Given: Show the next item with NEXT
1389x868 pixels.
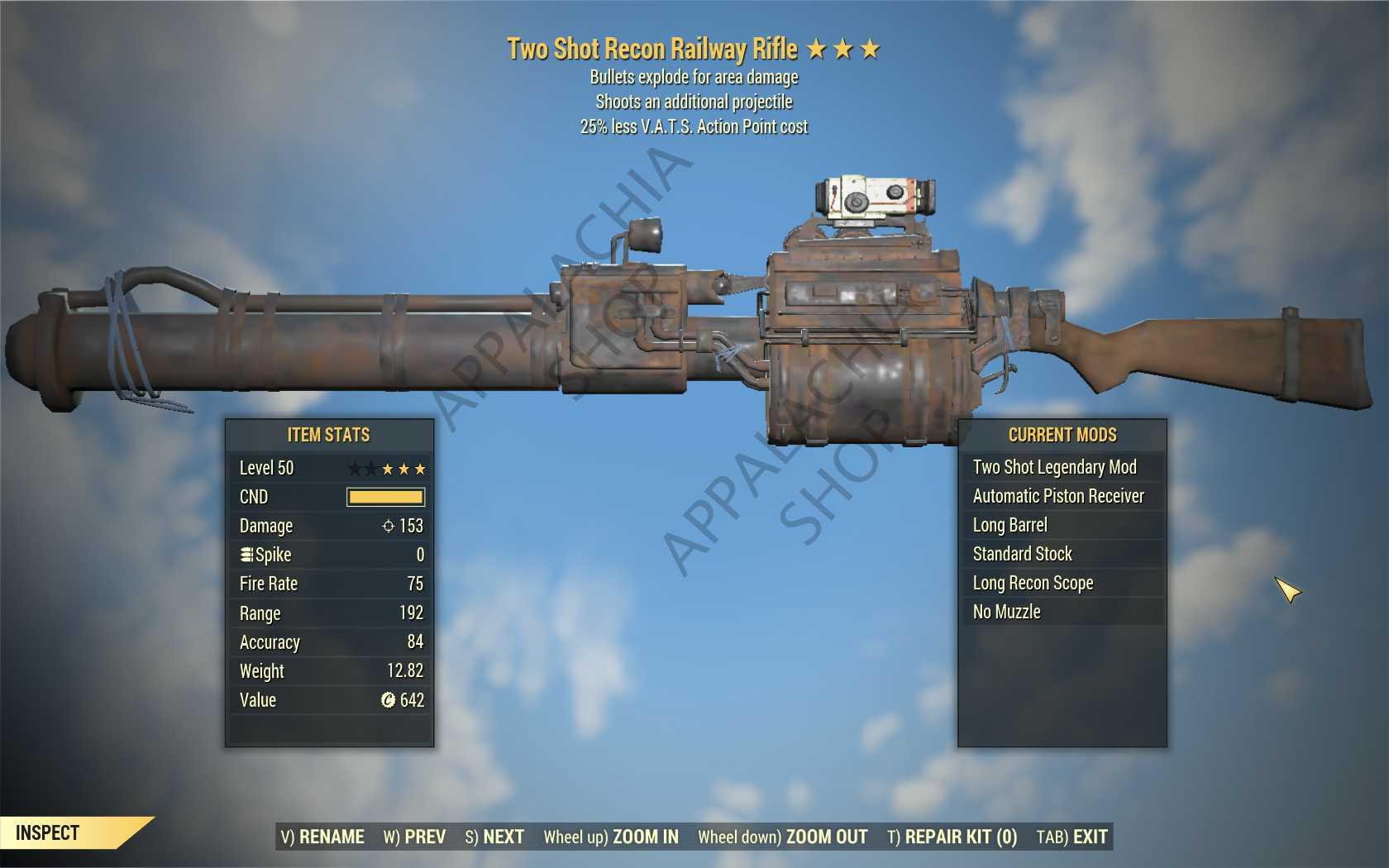Looking at the screenshot, I should (494, 837).
